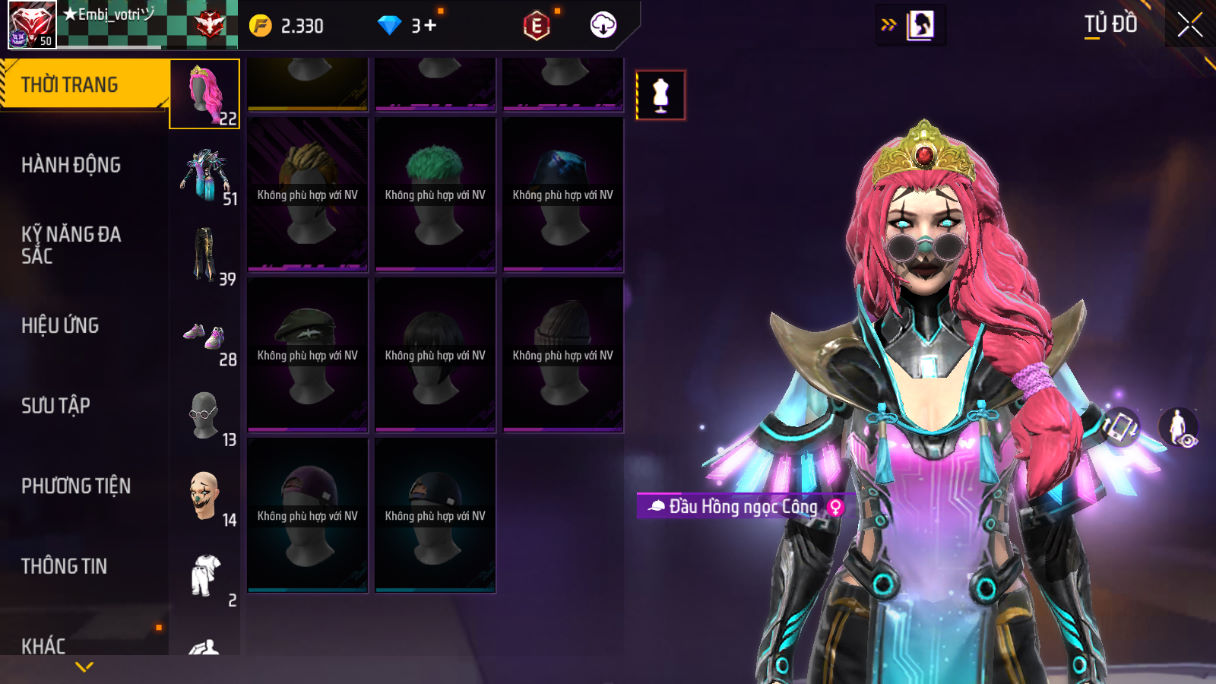Close the wardrobe screen with X
The image size is (1216, 684).
(1189, 25)
